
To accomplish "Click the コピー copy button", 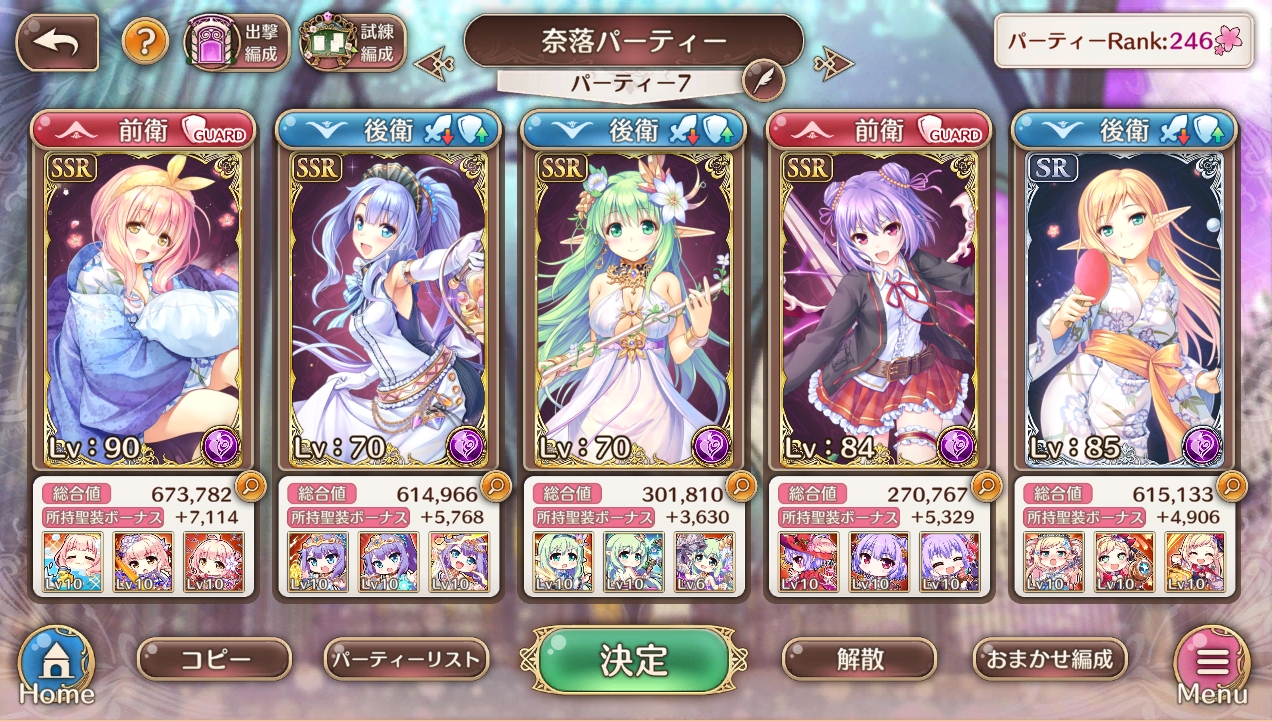I will coord(214,659).
